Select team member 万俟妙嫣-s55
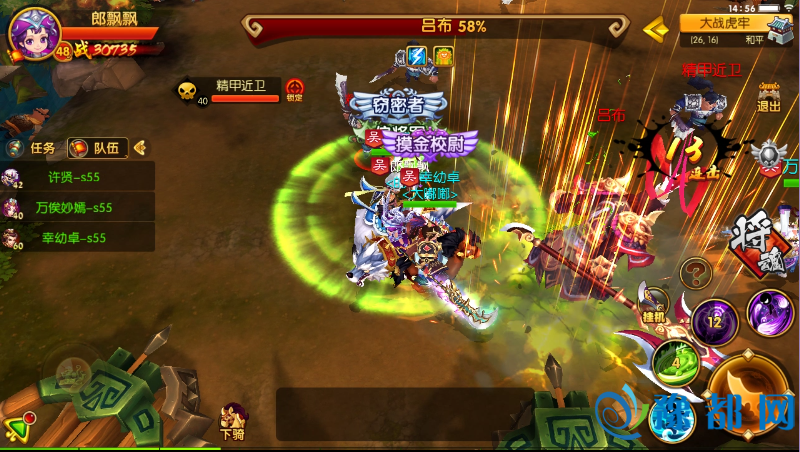 coord(77,208)
